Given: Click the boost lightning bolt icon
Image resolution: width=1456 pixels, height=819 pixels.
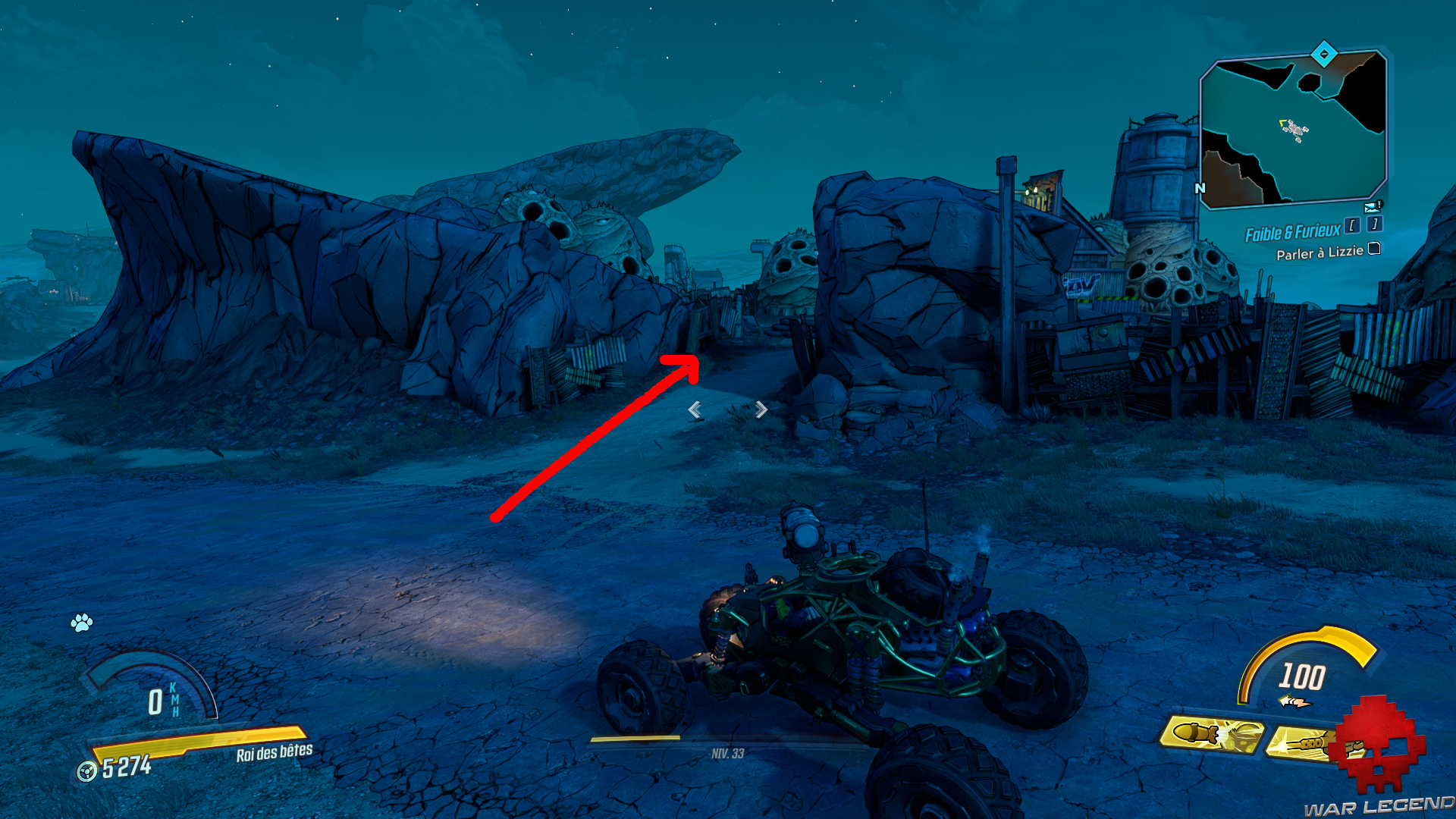Looking at the screenshot, I should point(1296,701).
